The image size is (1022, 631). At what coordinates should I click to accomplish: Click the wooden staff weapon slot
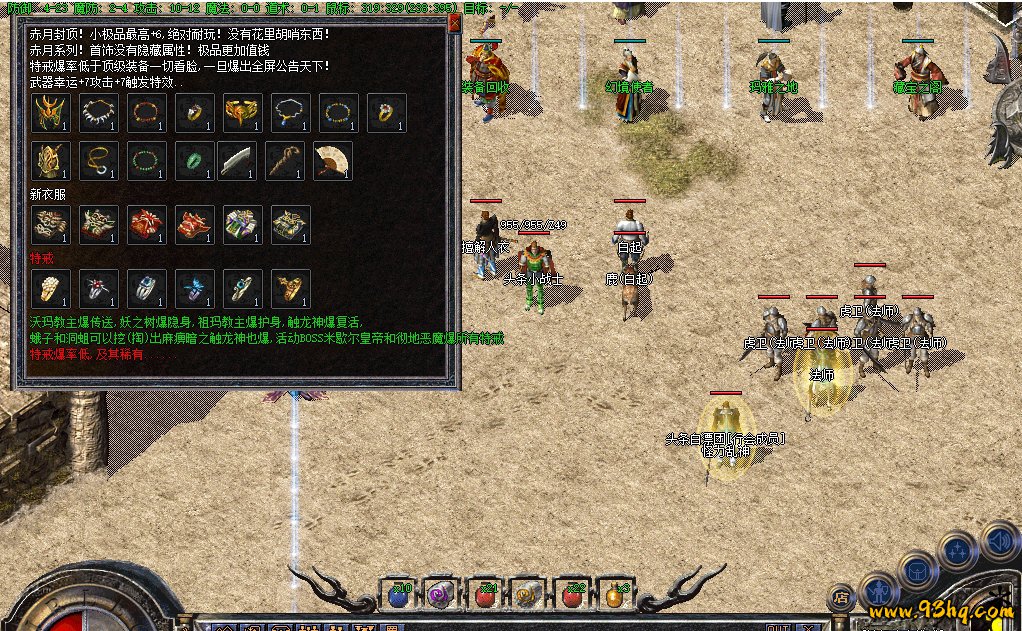(x=285, y=161)
